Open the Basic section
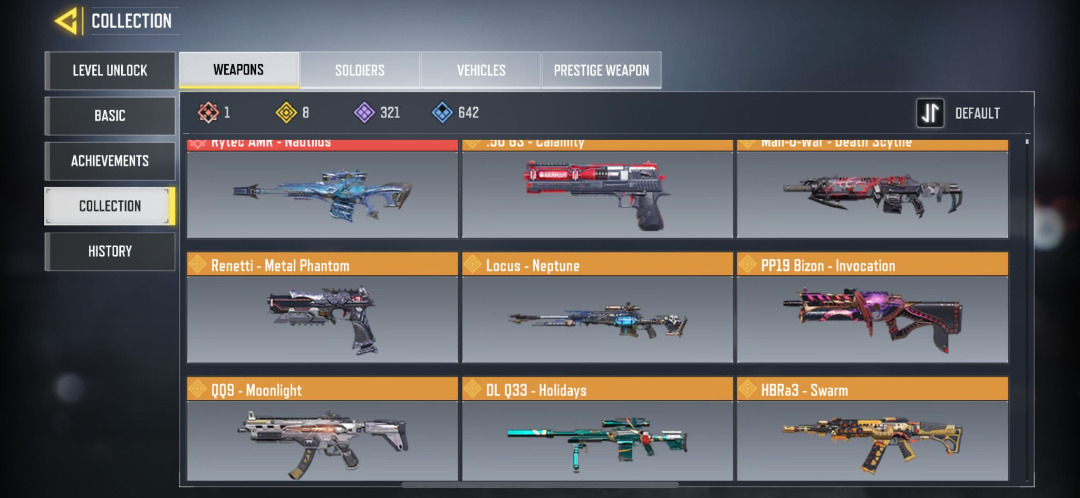This screenshot has width=1080, height=498. pyautogui.click(x=109, y=116)
